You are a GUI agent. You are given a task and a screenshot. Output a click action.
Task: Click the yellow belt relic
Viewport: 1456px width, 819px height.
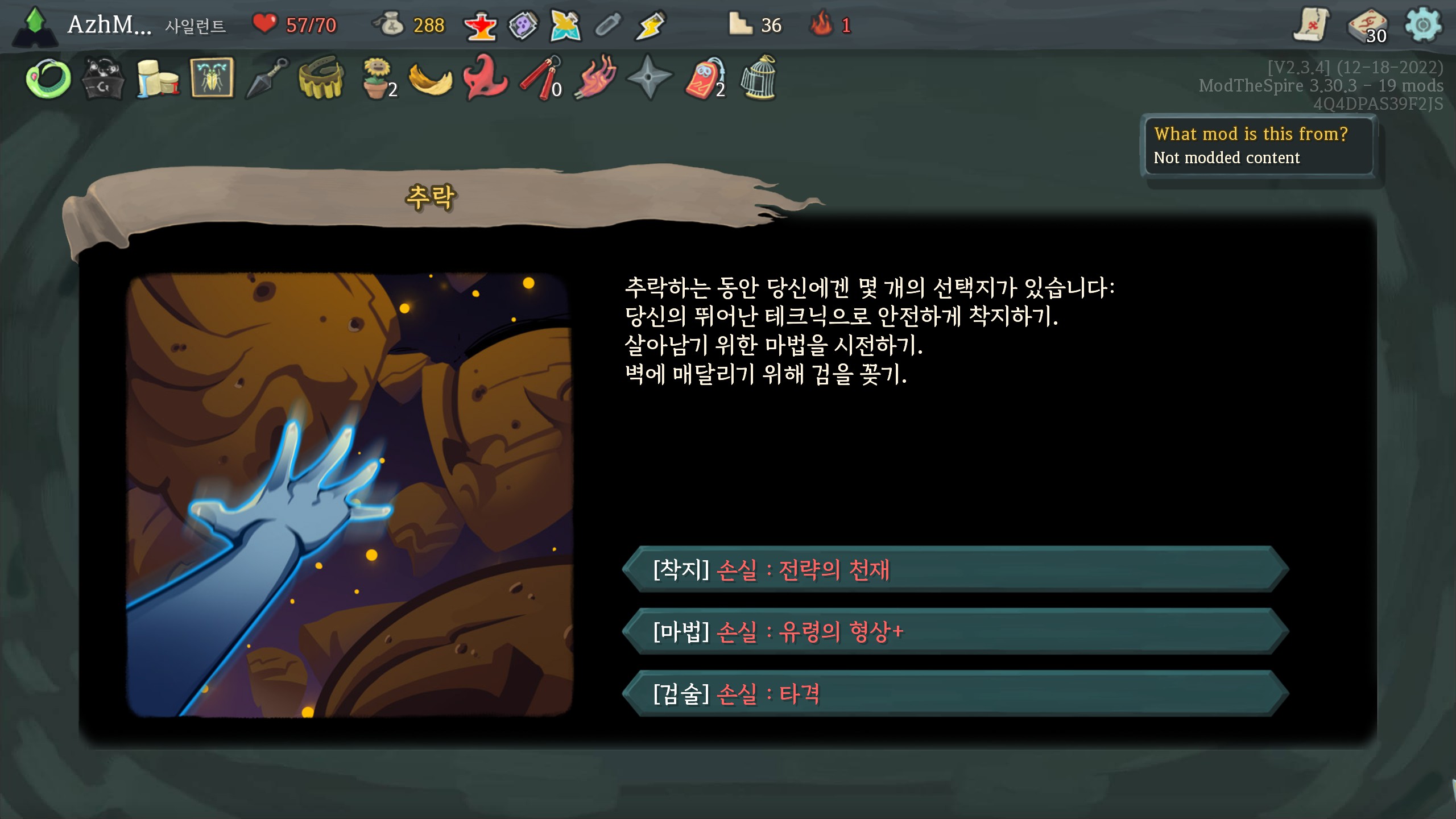(x=321, y=78)
